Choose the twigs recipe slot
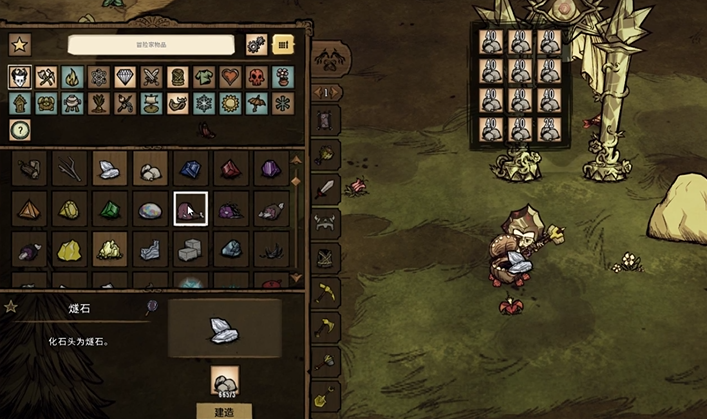The width and height of the screenshot is (707, 419). 69,170
